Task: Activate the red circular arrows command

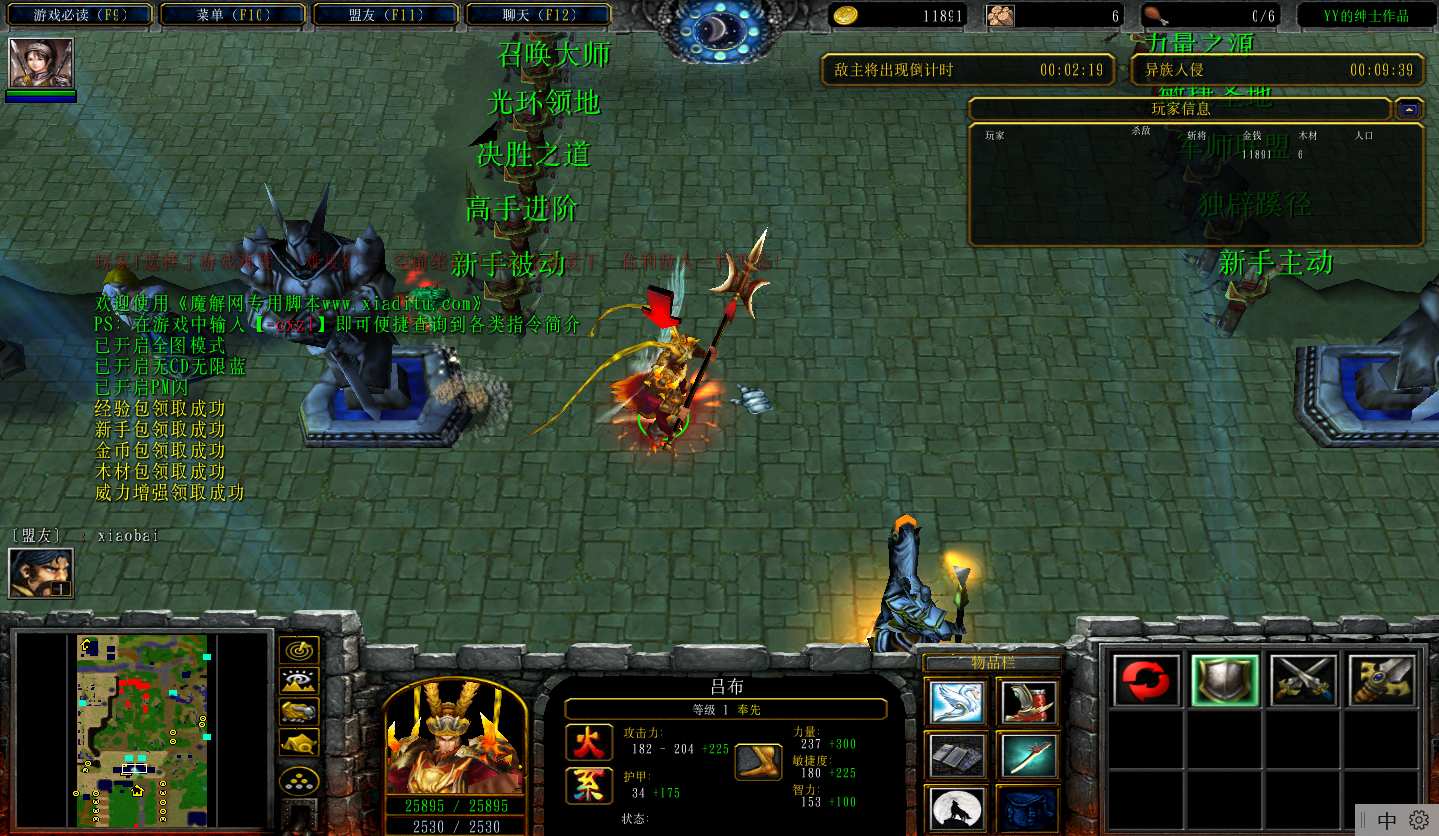Action: [x=1146, y=681]
